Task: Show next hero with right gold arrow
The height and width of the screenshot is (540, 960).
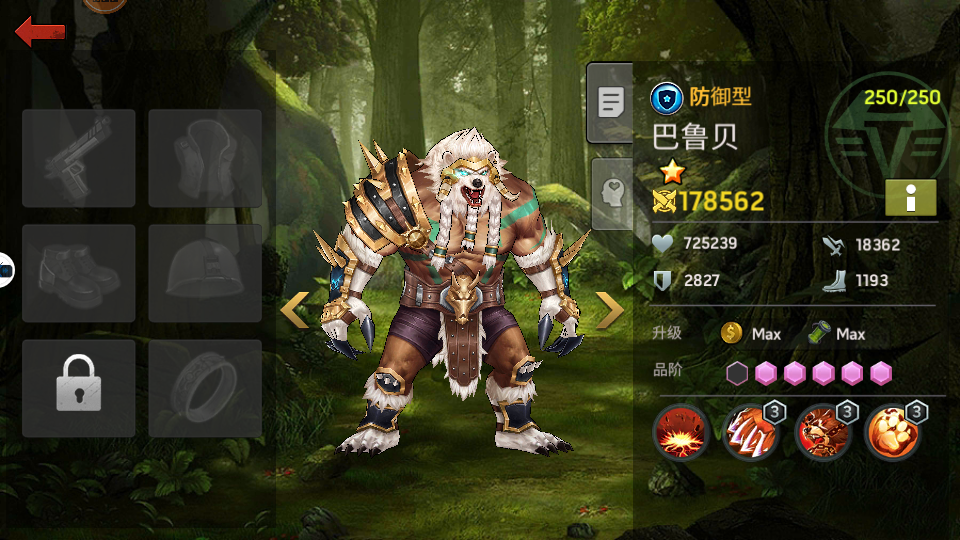Action: (x=609, y=311)
